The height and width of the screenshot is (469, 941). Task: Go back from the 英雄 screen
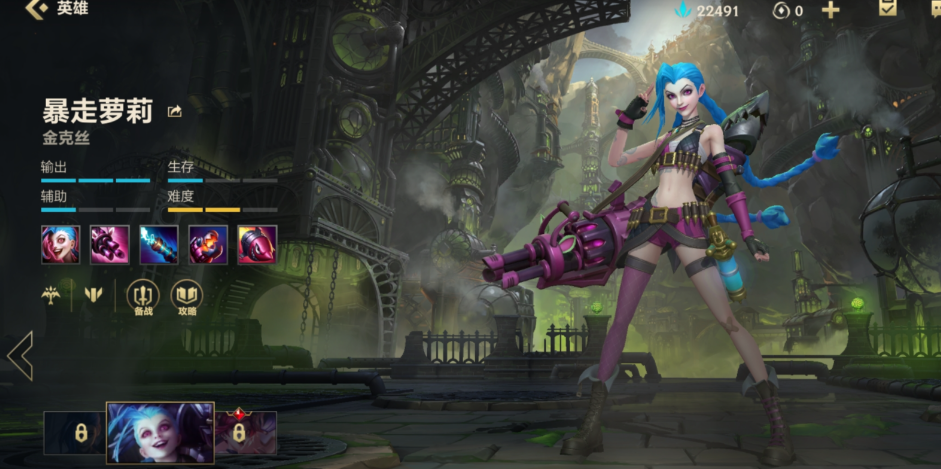click(x=37, y=10)
